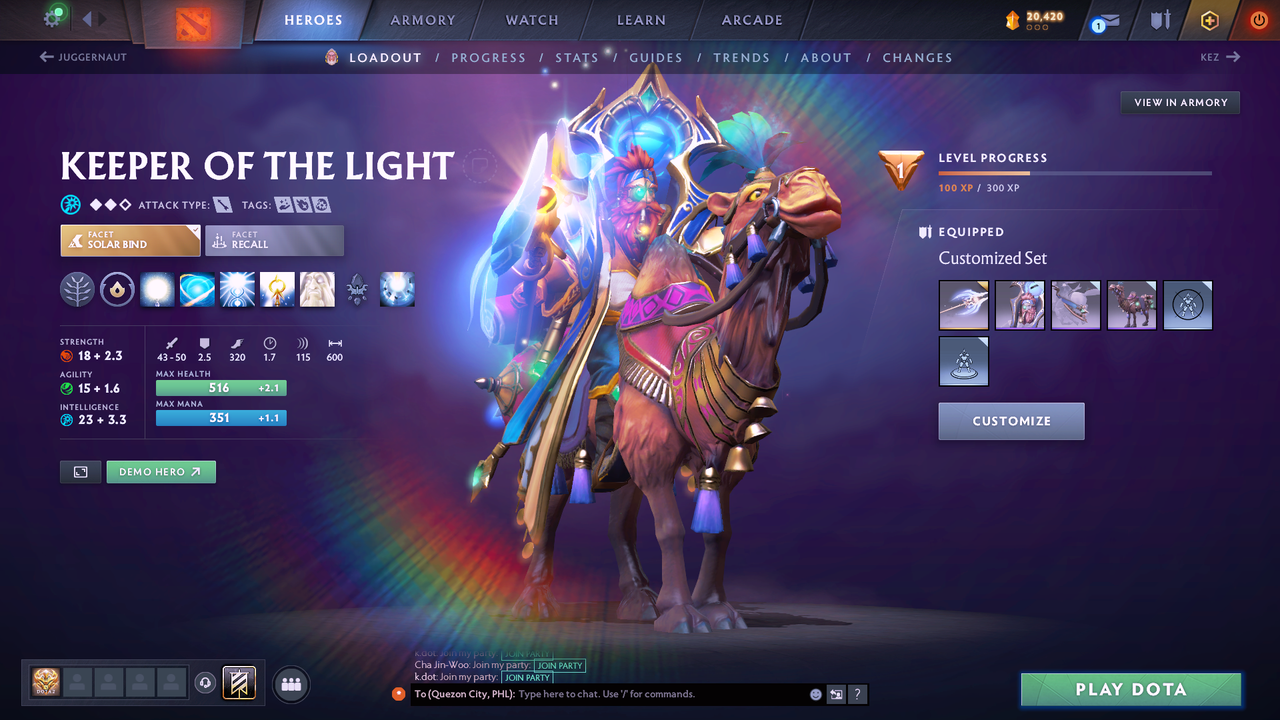This screenshot has width=1280, height=720.
Task: Click the Dota Plus hexagon icon
Action: (1209, 20)
